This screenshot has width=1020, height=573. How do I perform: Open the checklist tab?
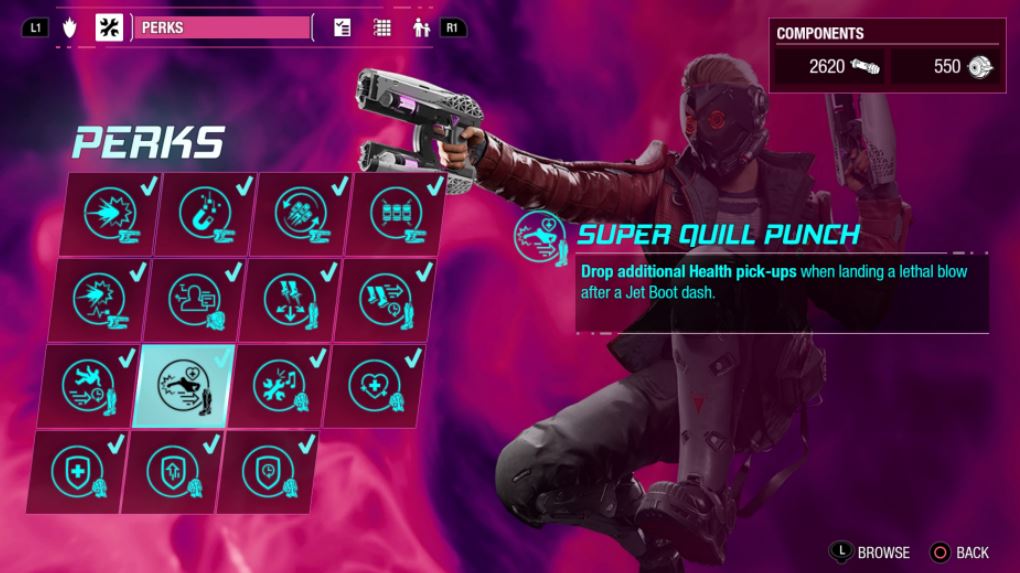point(343,28)
